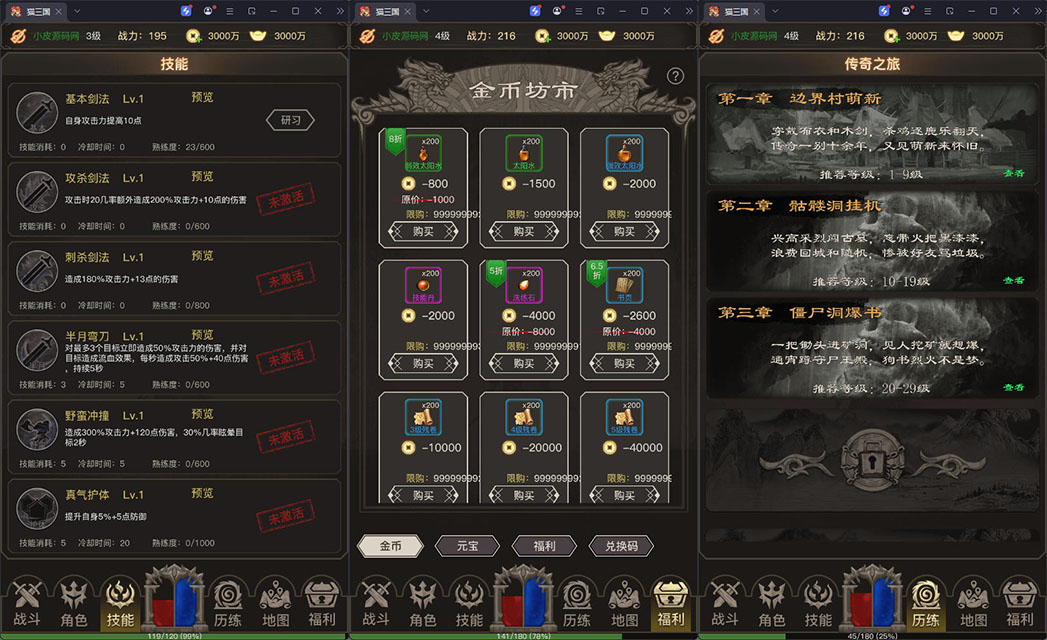Select the 野蛮冲撞 skill icon
This screenshot has height=640, width=1047.
(37, 427)
